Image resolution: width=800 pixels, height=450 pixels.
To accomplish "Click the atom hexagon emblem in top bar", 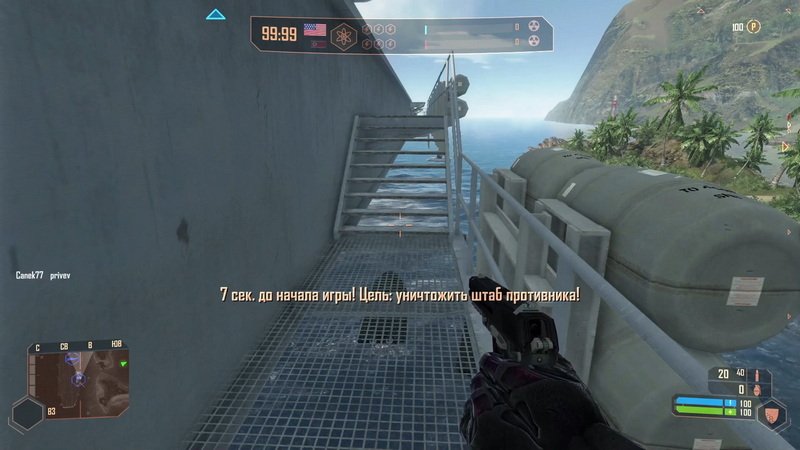I will pos(345,36).
